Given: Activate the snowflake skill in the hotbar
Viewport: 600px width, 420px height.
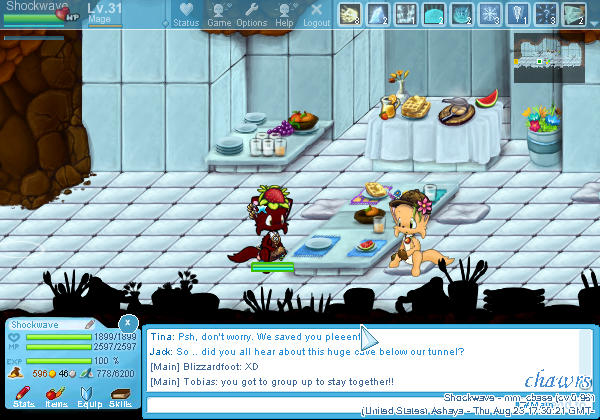Looking at the screenshot, I should click(x=491, y=13).
